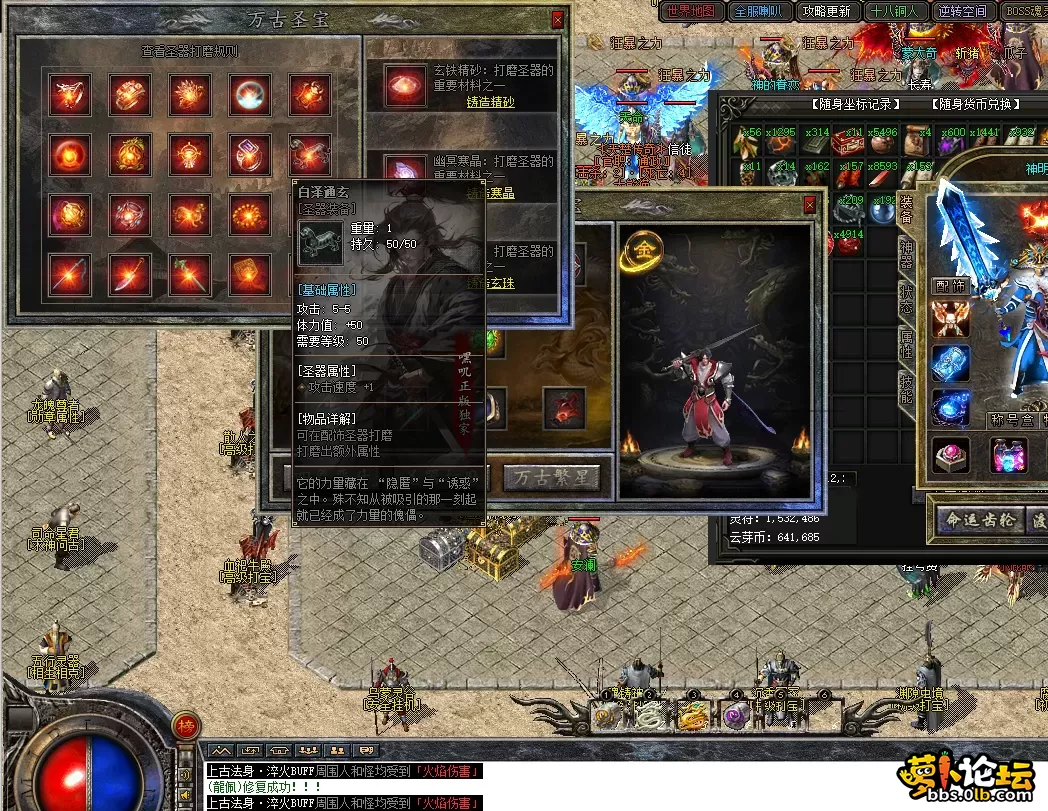The width and height of the screenshot is (1048, 811).
Task: Click the 命运齿轮 button
Action: click(x=979, y=519)
